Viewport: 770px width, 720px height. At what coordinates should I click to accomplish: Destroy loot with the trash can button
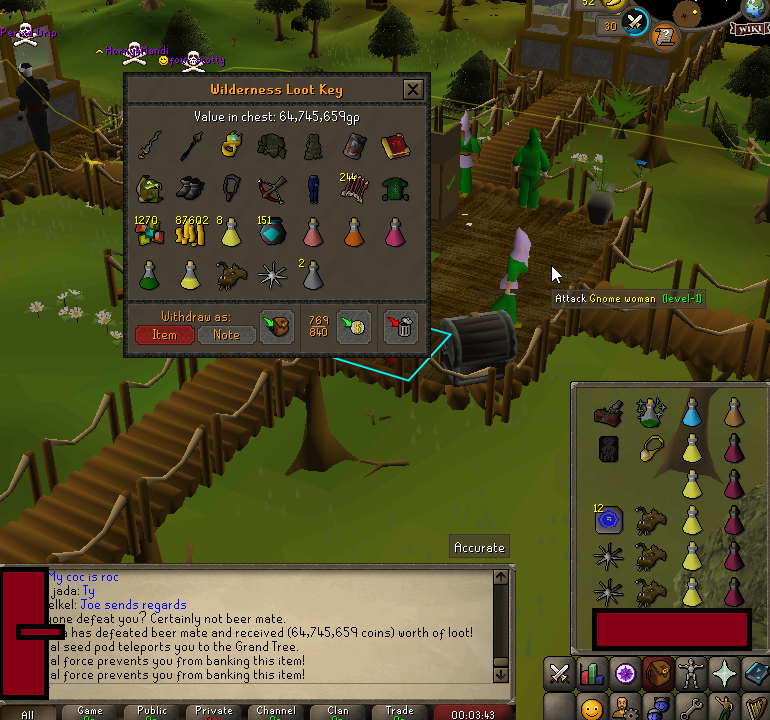(401, 326)
